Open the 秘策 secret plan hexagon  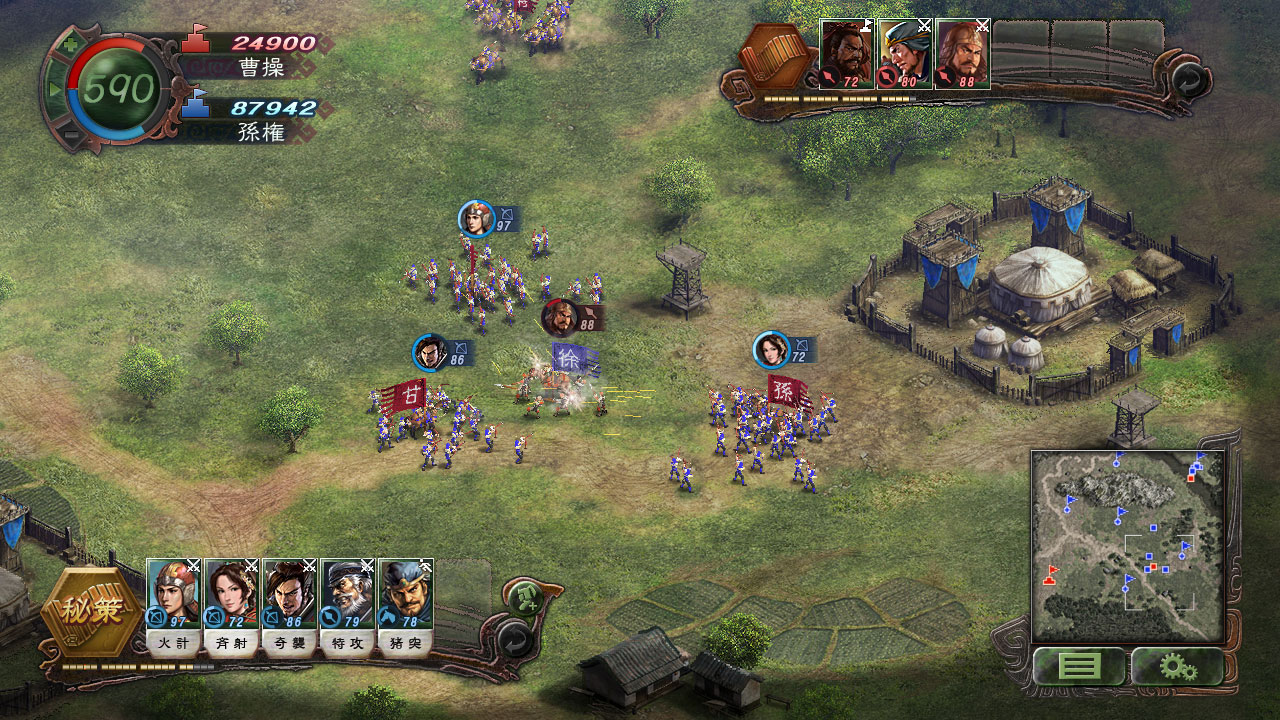point(92,611)
